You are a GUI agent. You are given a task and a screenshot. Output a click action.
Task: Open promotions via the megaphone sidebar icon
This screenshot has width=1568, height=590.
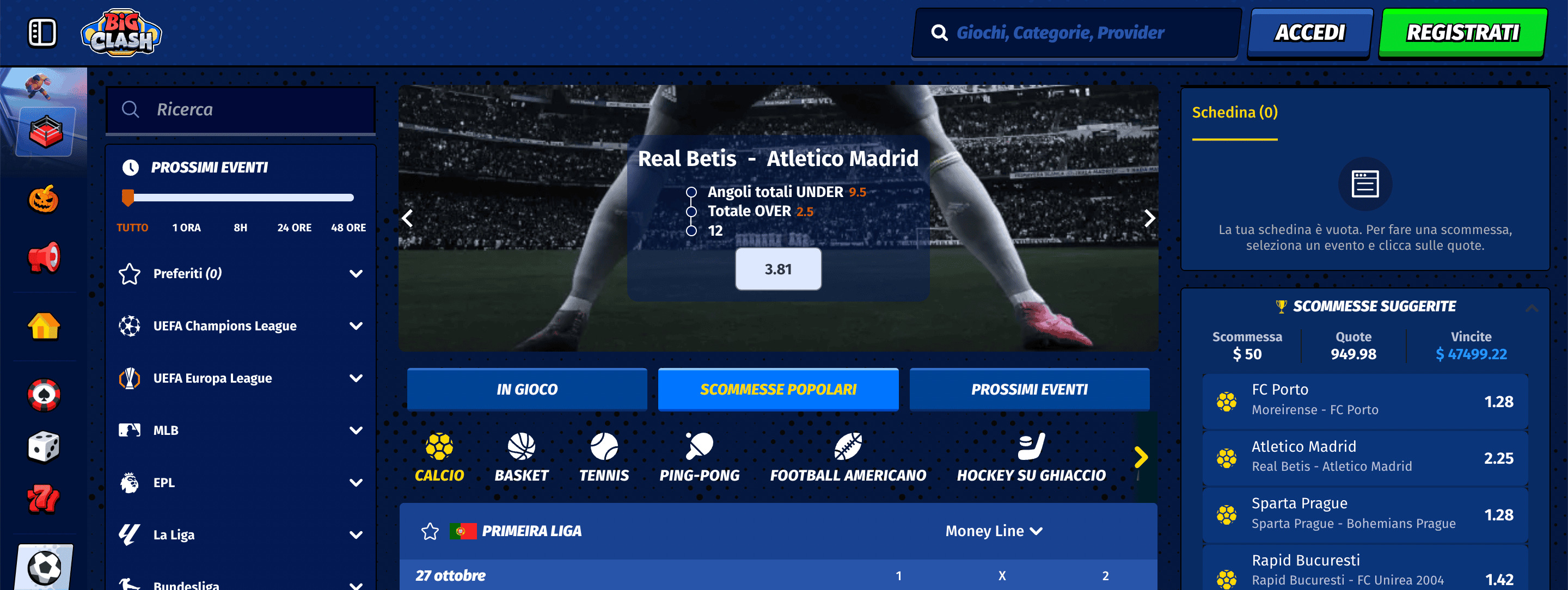pyautogui.click(x=42, y=258)
